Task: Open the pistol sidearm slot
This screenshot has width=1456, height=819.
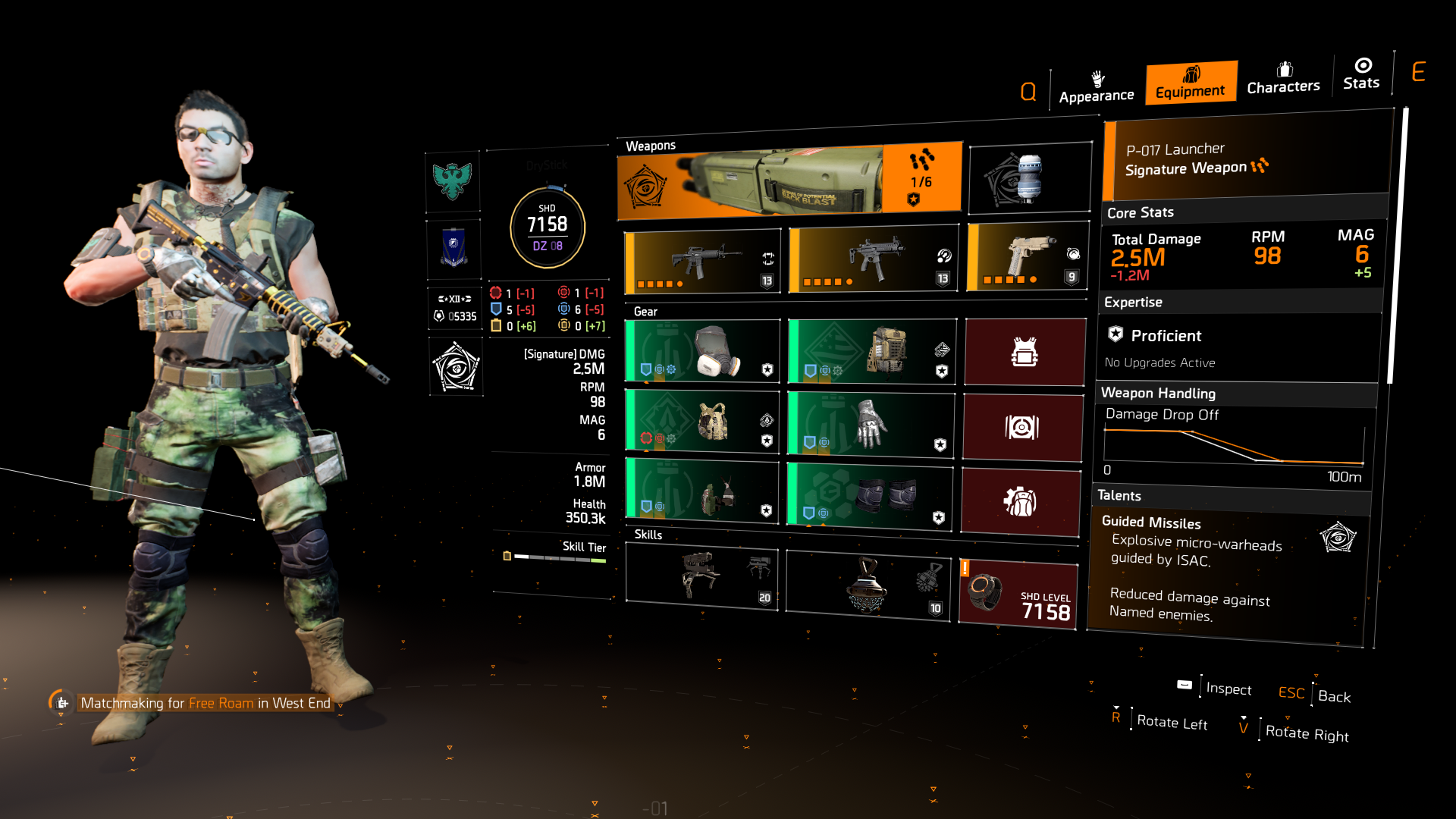Action: (x=1028, y=258)
